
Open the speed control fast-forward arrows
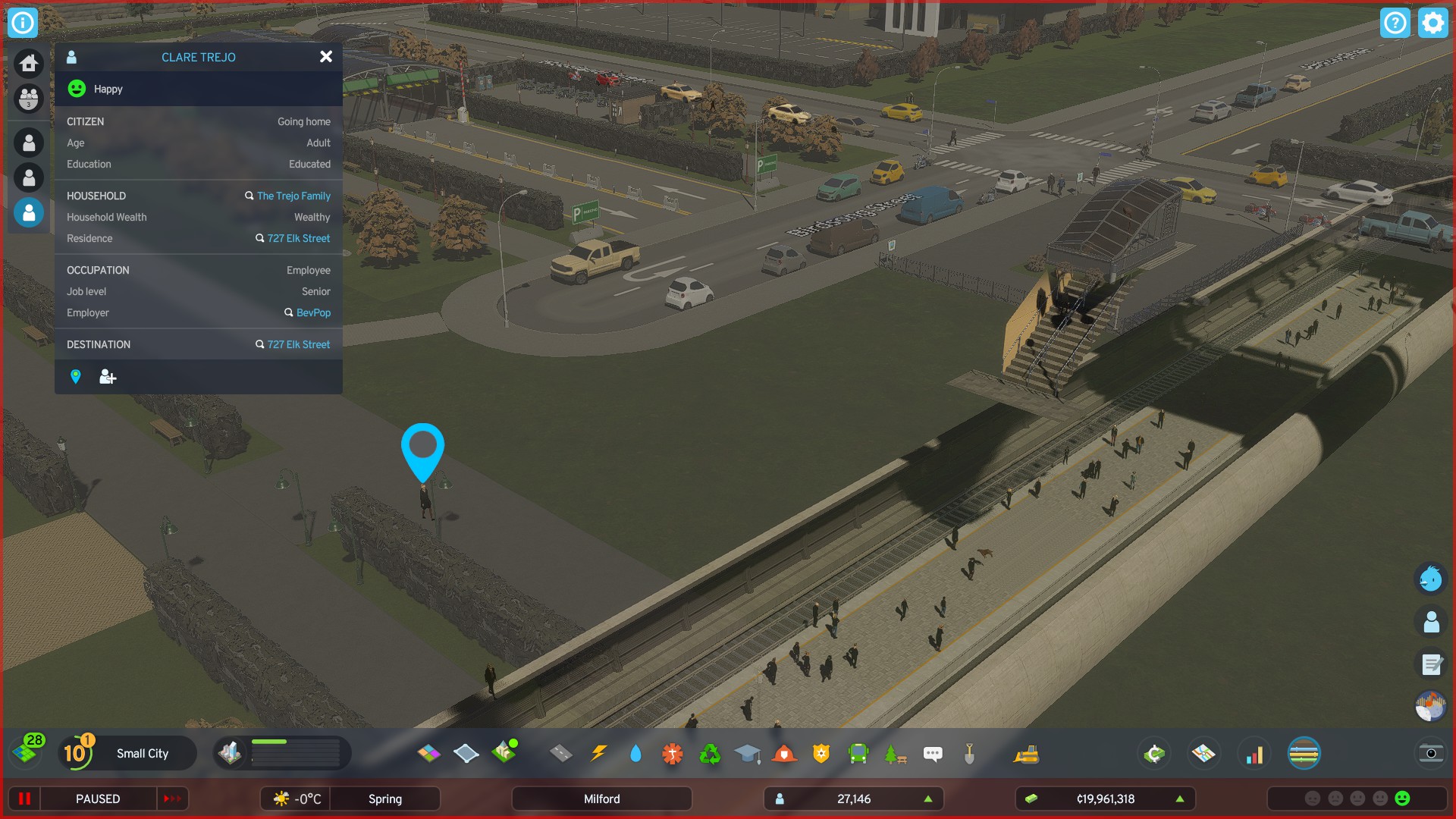(x=173, y=799)
